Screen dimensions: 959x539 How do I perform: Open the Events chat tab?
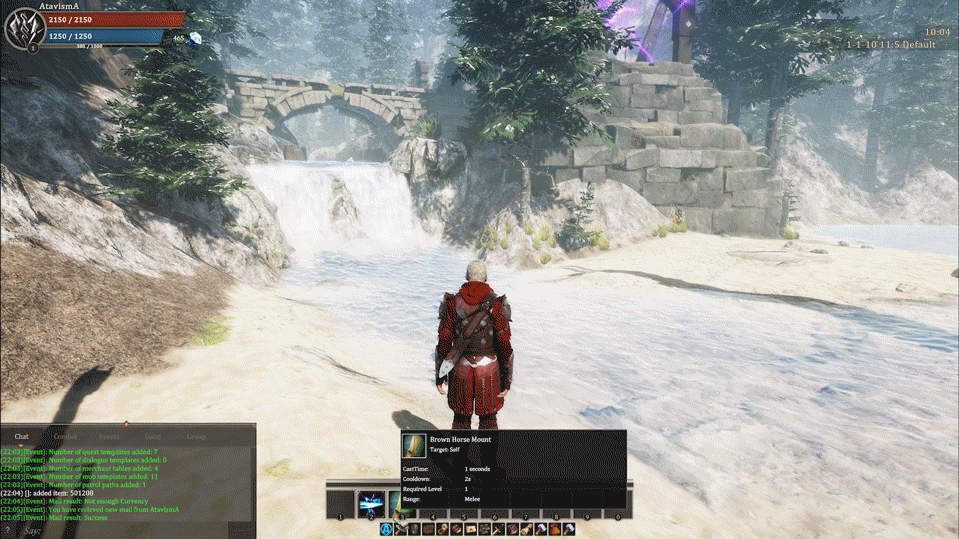[109, 437]
